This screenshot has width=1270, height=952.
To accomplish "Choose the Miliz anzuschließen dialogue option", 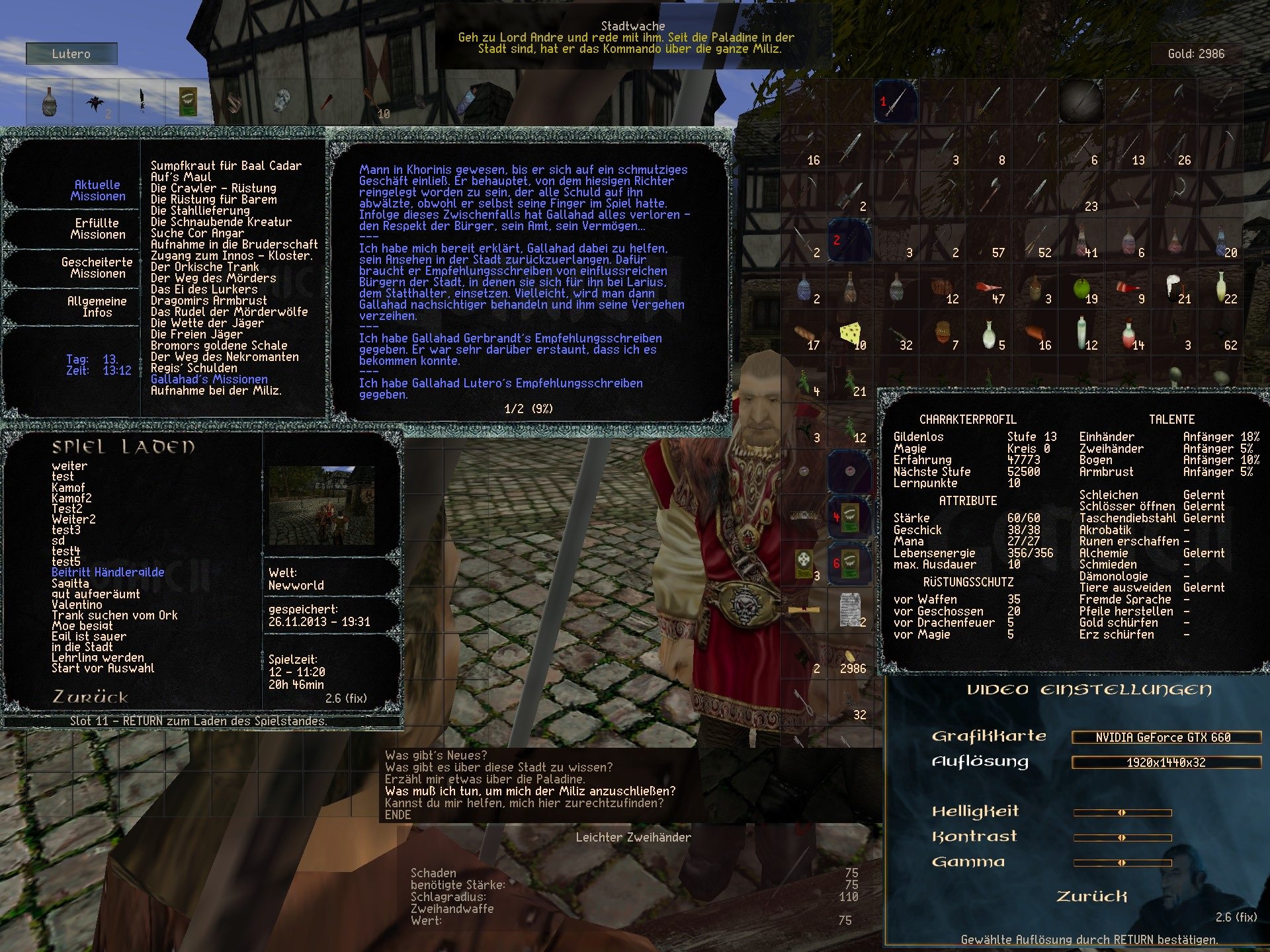I will tap(530, 791).
